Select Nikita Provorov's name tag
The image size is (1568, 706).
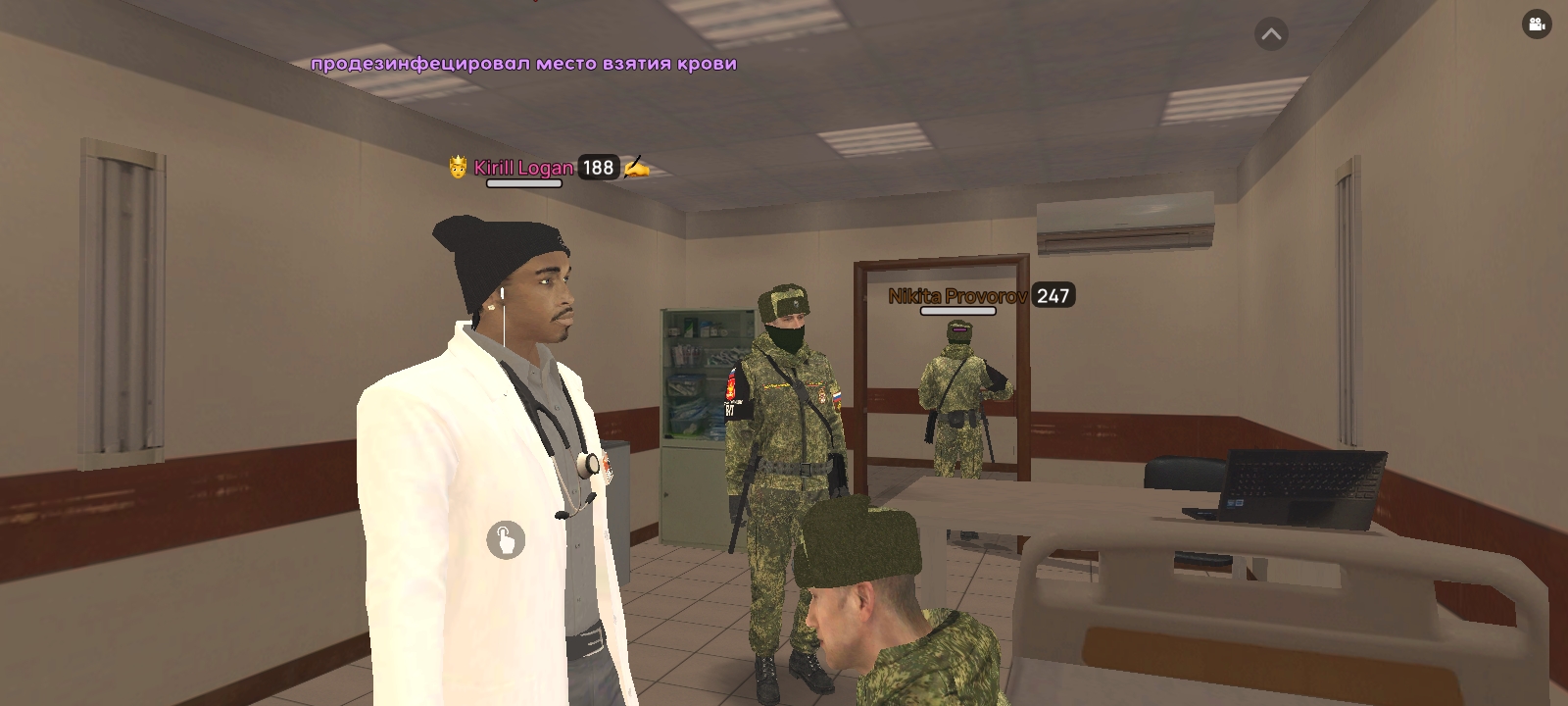coord(958,296)
